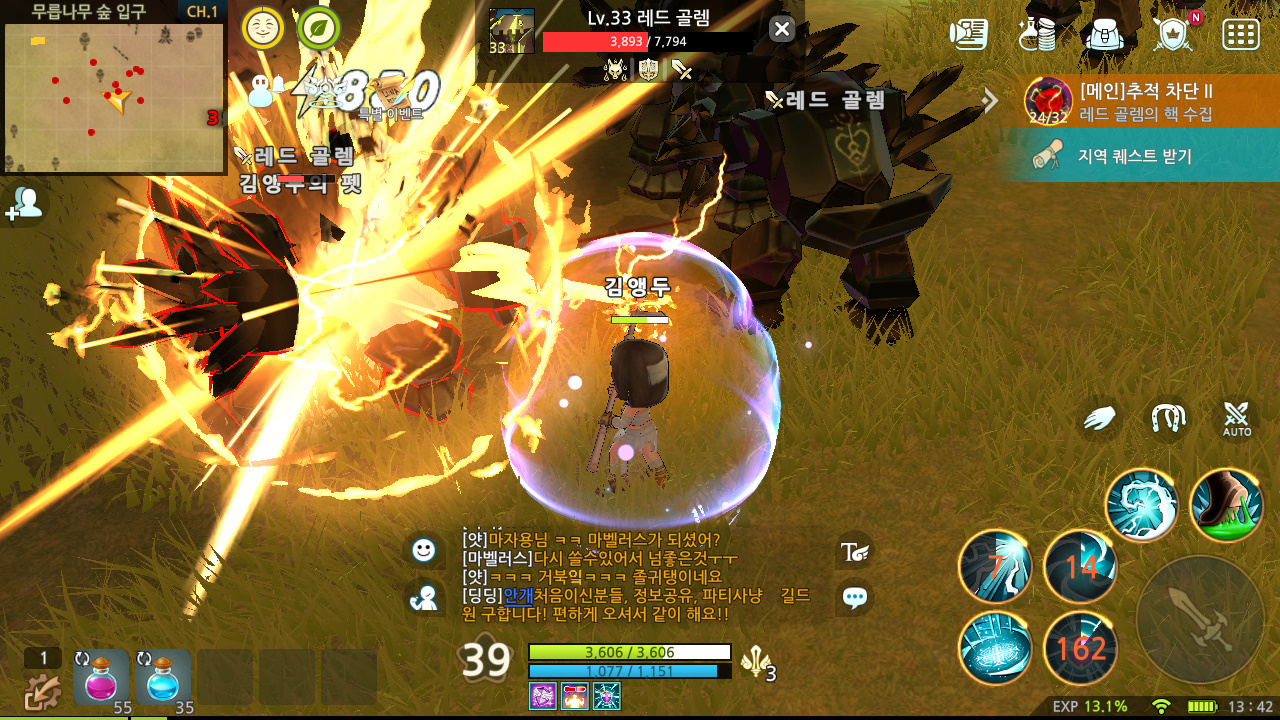Activate the green foot kick skill
Screen dimensions: 1280x720
click(1227, 505)
